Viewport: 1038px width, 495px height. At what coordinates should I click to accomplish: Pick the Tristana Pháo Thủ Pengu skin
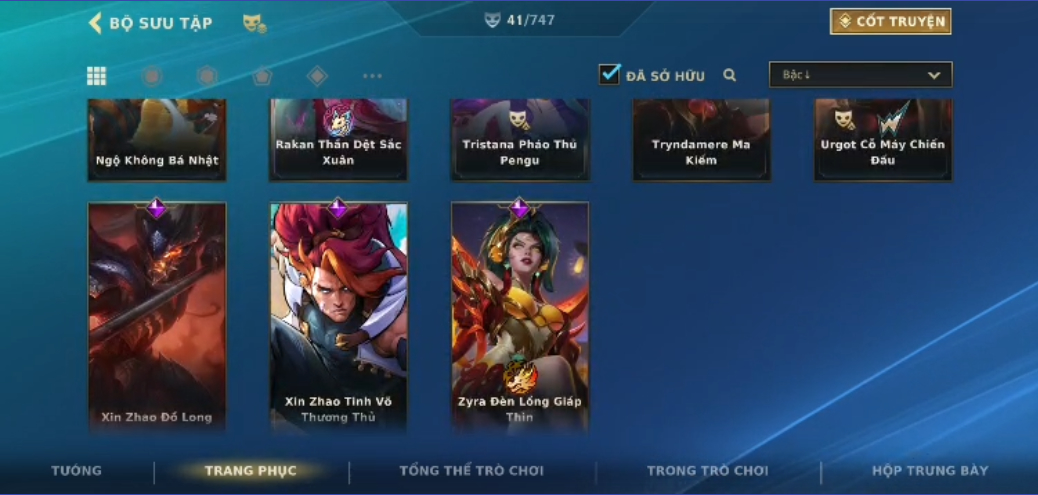click(x=520, y=140)
